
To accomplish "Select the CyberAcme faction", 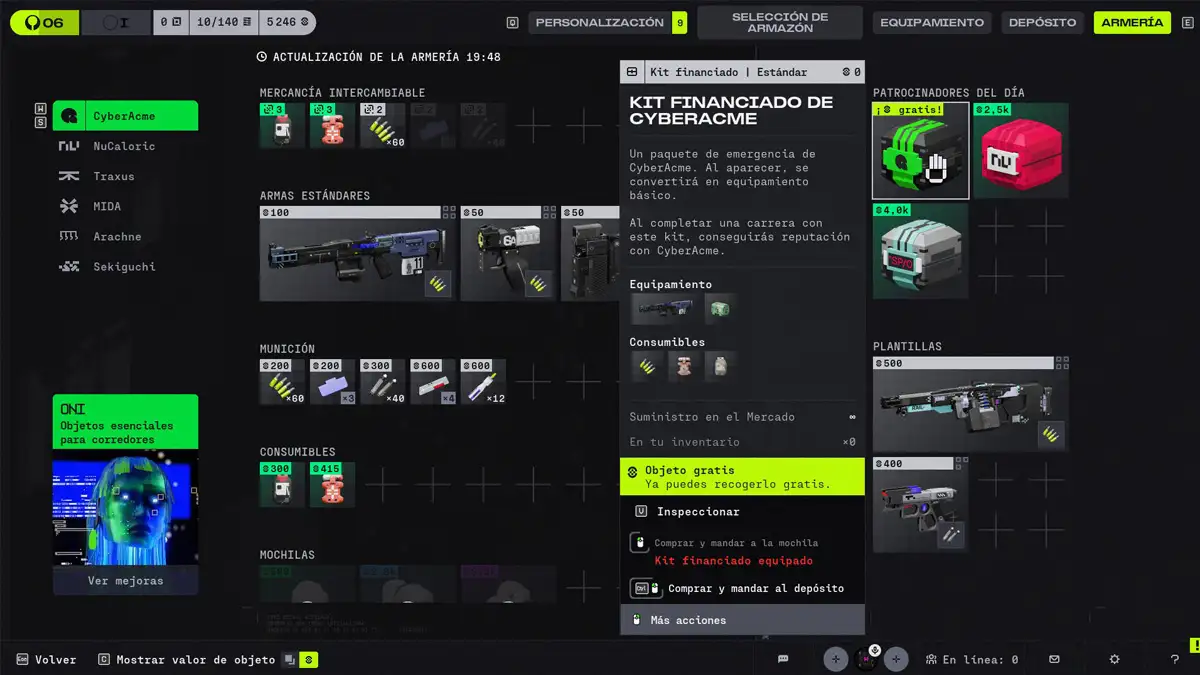I will coord(125,116).
